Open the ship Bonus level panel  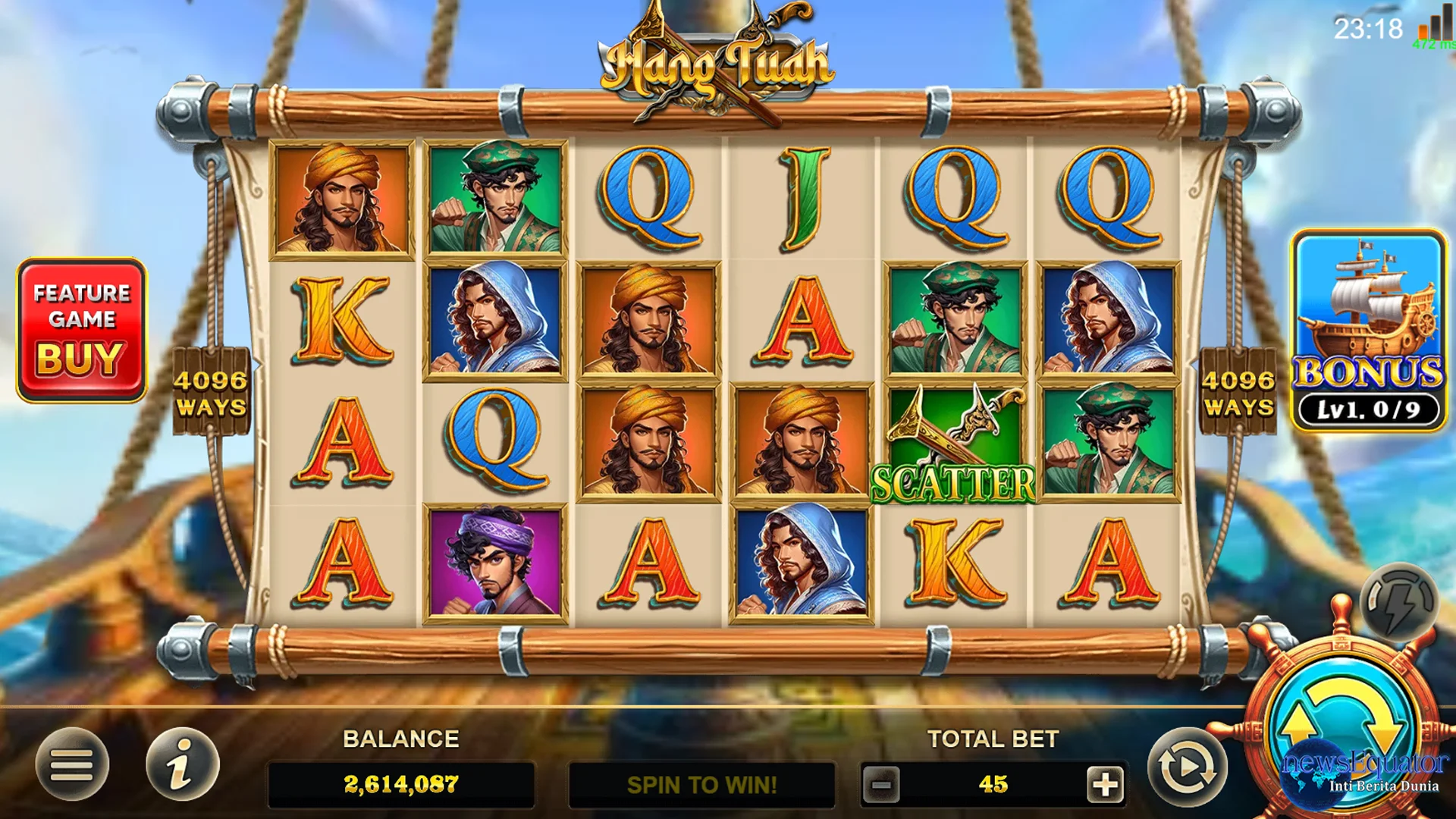tap(1369, 330)
